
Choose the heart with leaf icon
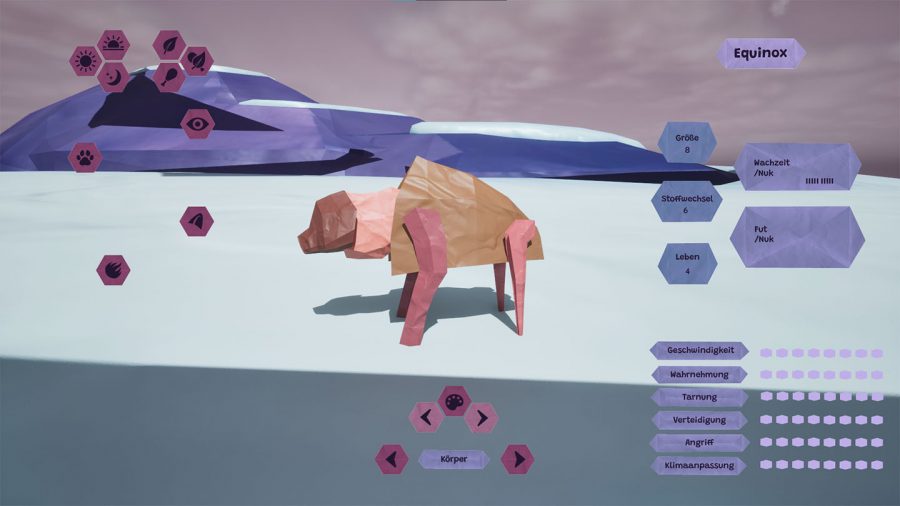tap(197, 61)
